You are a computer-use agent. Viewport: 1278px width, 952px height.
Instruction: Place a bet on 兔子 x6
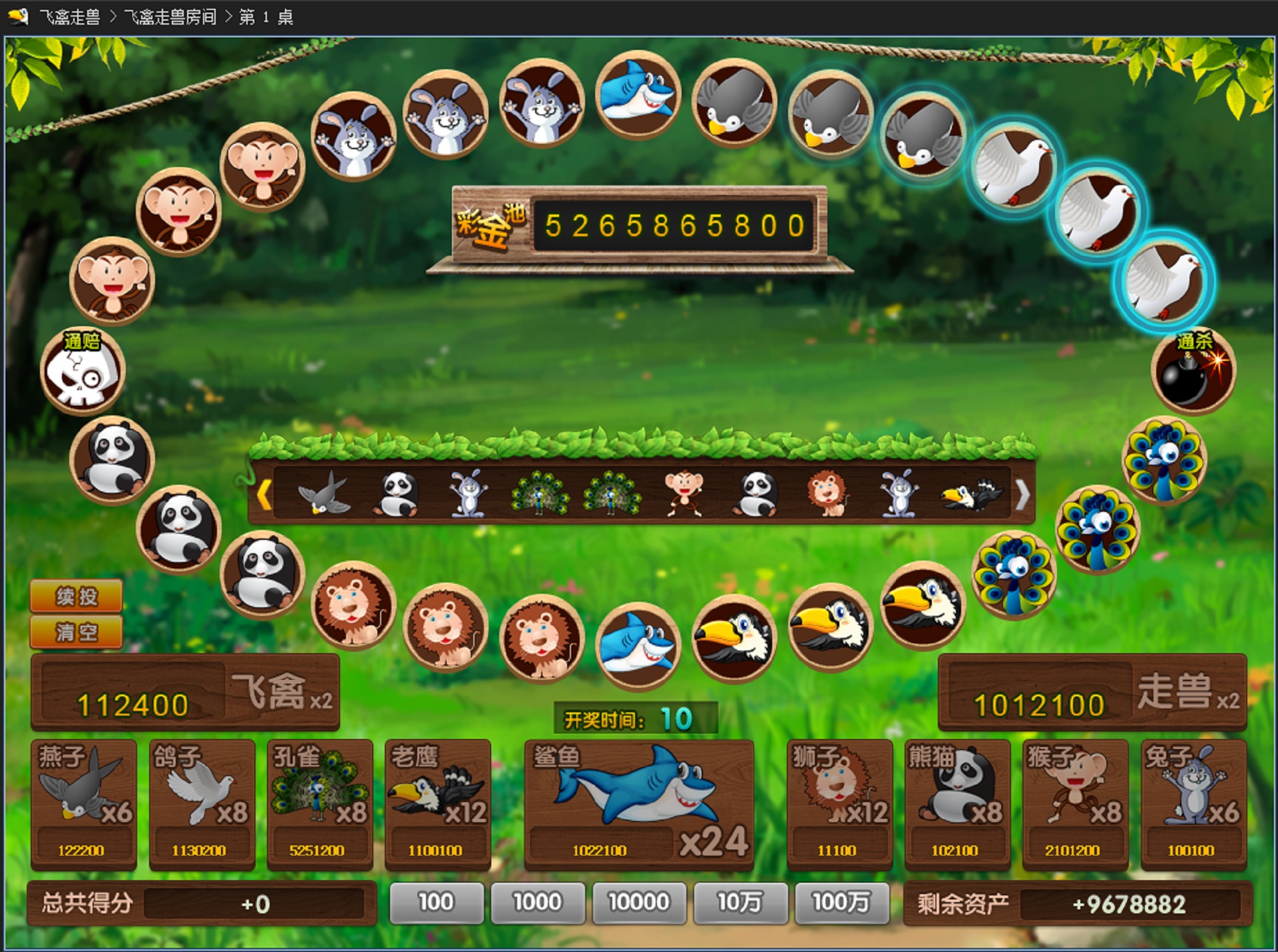1193,804
